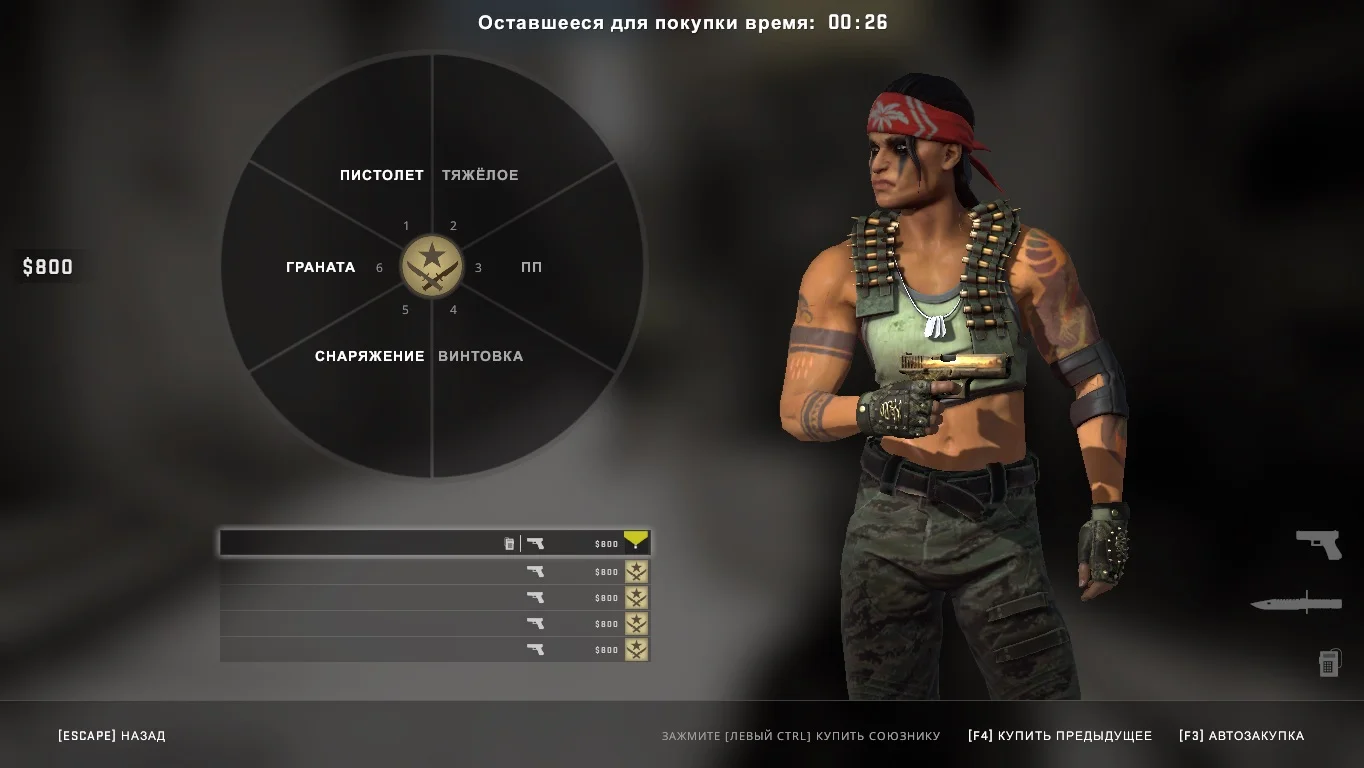This screenshot has width=1364, height=768.
Task: Open the ГРАНАТА grenade category
Action: (x=321, y=267)
